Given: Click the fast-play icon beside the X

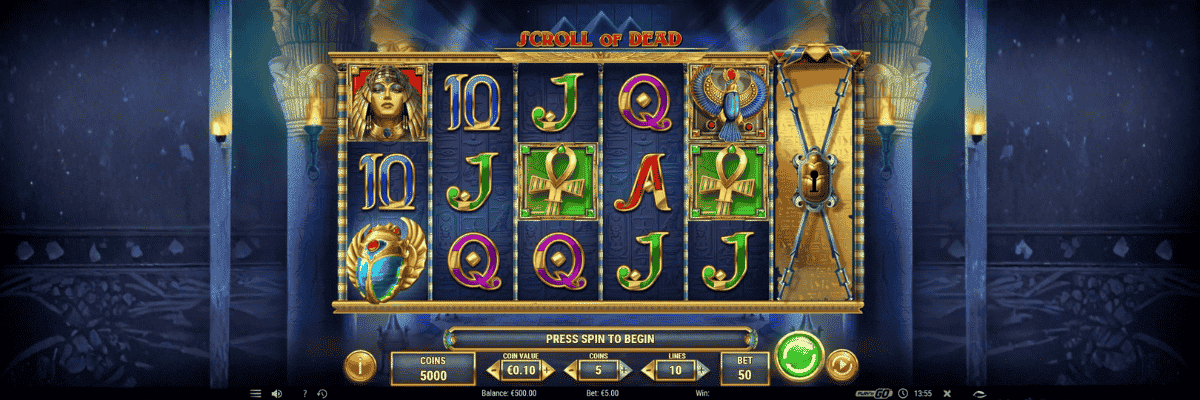Looking at the screenshot, I should [978, 393].
